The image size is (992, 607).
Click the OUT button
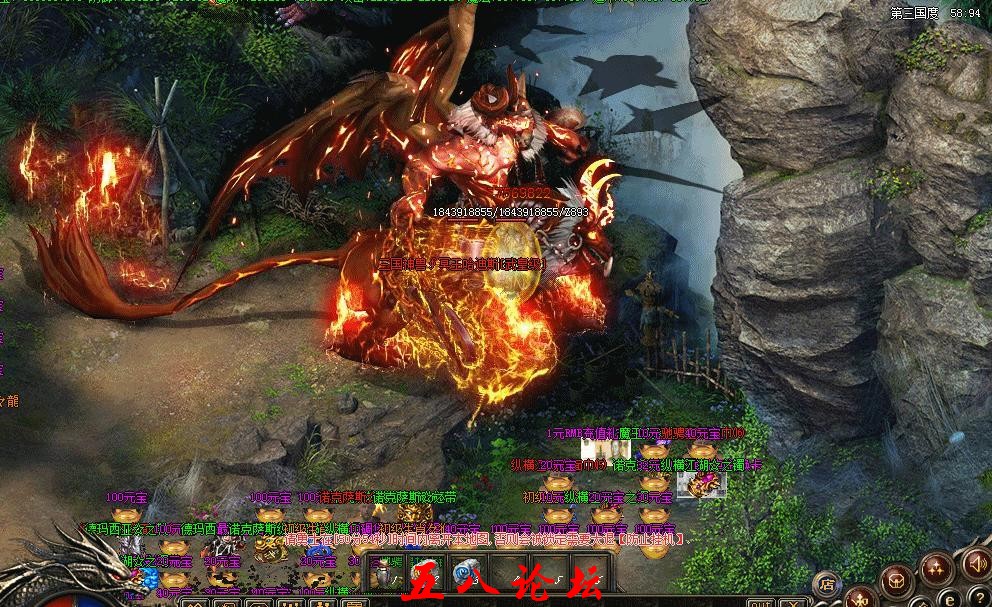(761, 603)
